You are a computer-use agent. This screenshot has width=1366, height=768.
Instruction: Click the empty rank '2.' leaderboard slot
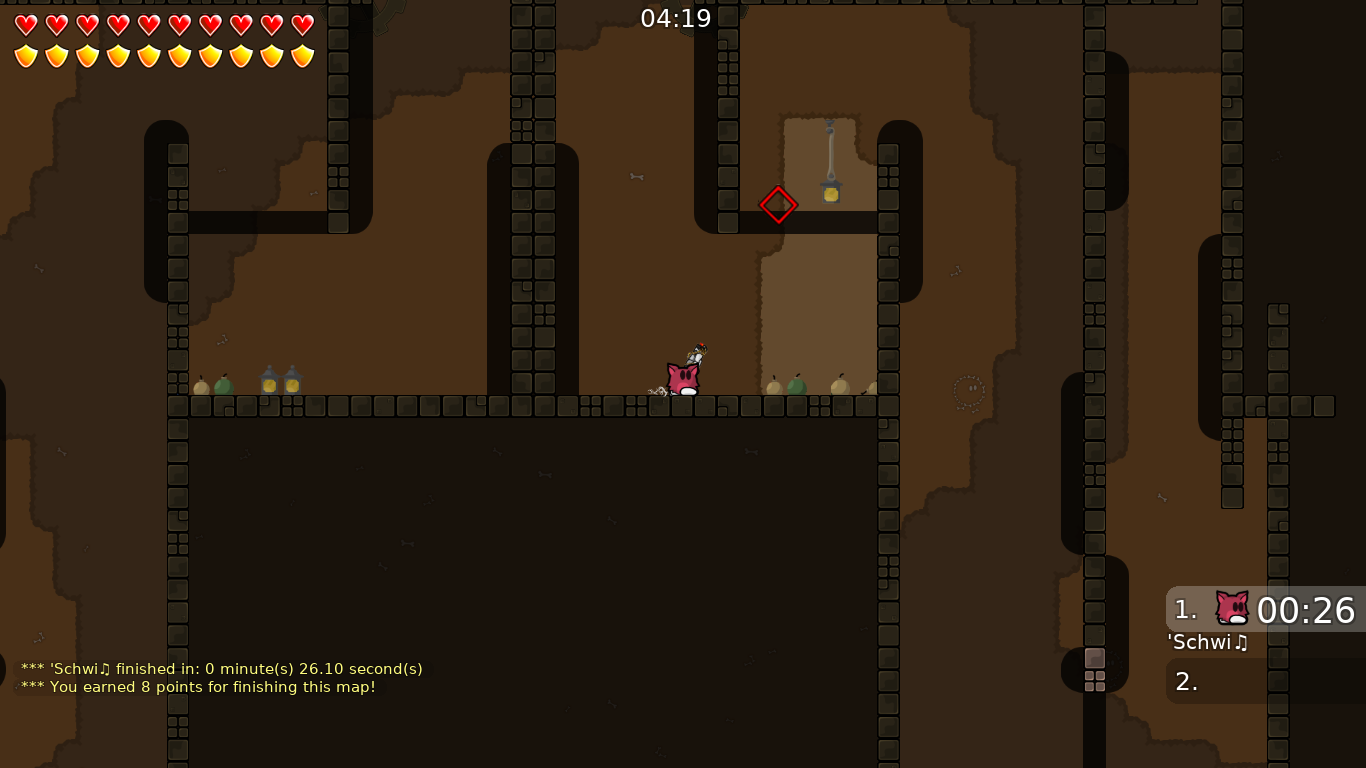(1186, 681)
